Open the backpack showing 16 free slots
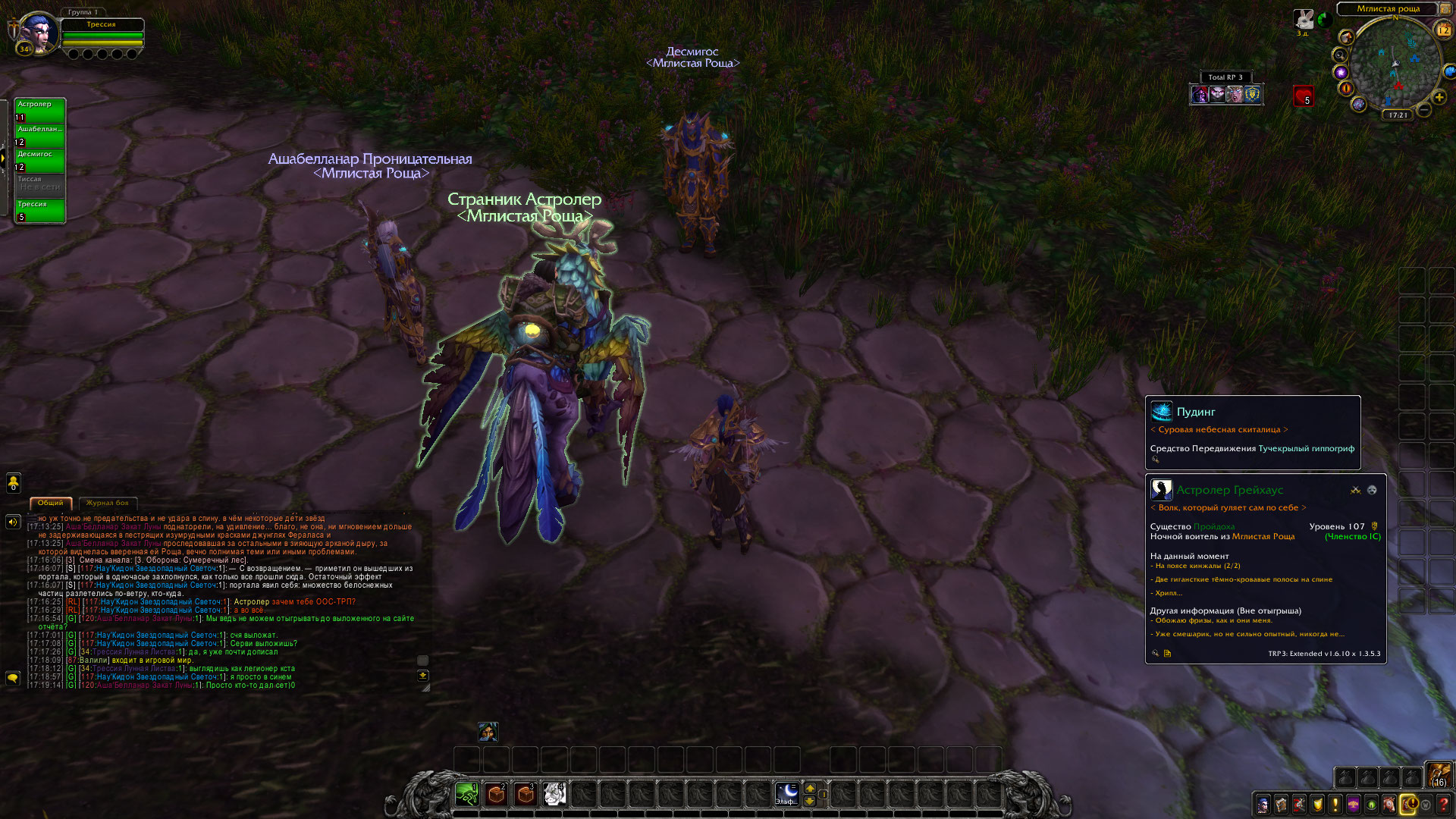This screenshot has height=819, width=1456. 1439,775
